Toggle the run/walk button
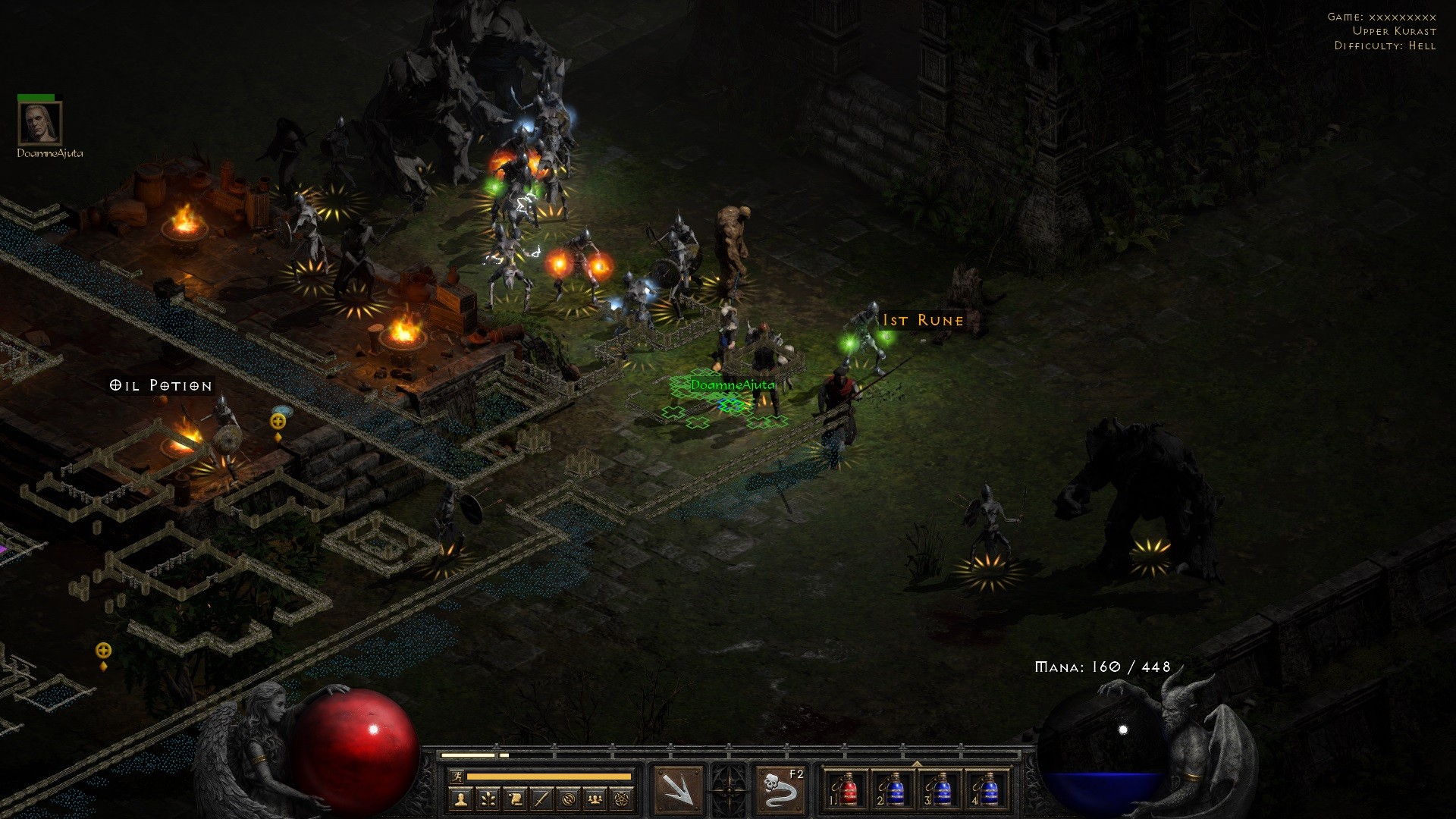The width and height of the screenshot is (1456, 819). click(x=456, y=776)
